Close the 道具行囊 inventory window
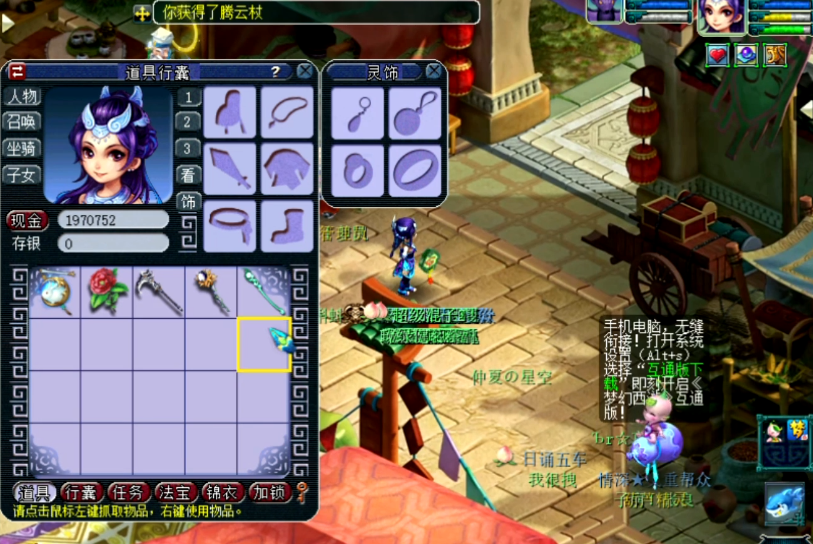 point(305,71)
